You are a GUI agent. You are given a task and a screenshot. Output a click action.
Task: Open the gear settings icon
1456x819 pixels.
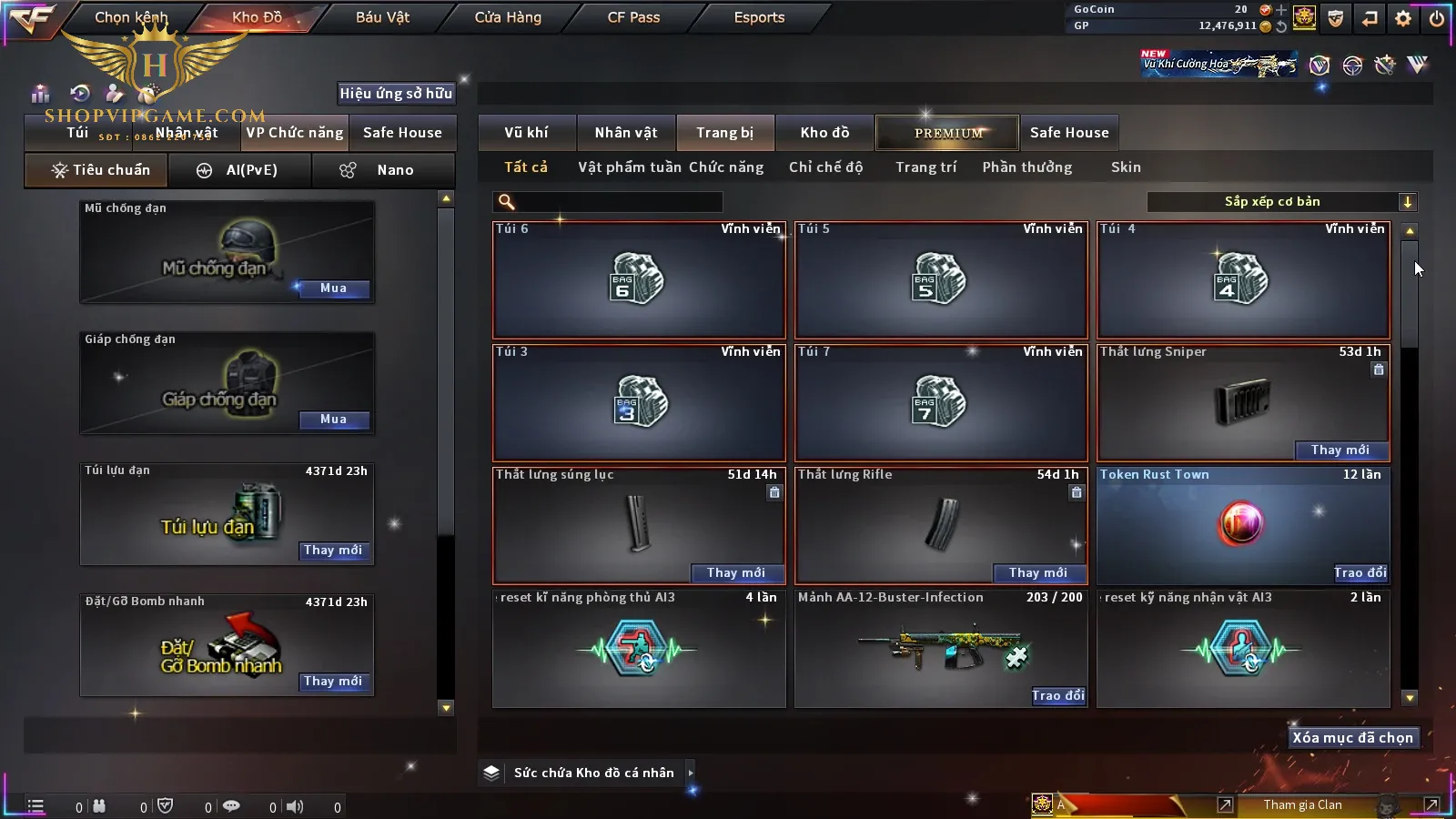[1403, 17]
